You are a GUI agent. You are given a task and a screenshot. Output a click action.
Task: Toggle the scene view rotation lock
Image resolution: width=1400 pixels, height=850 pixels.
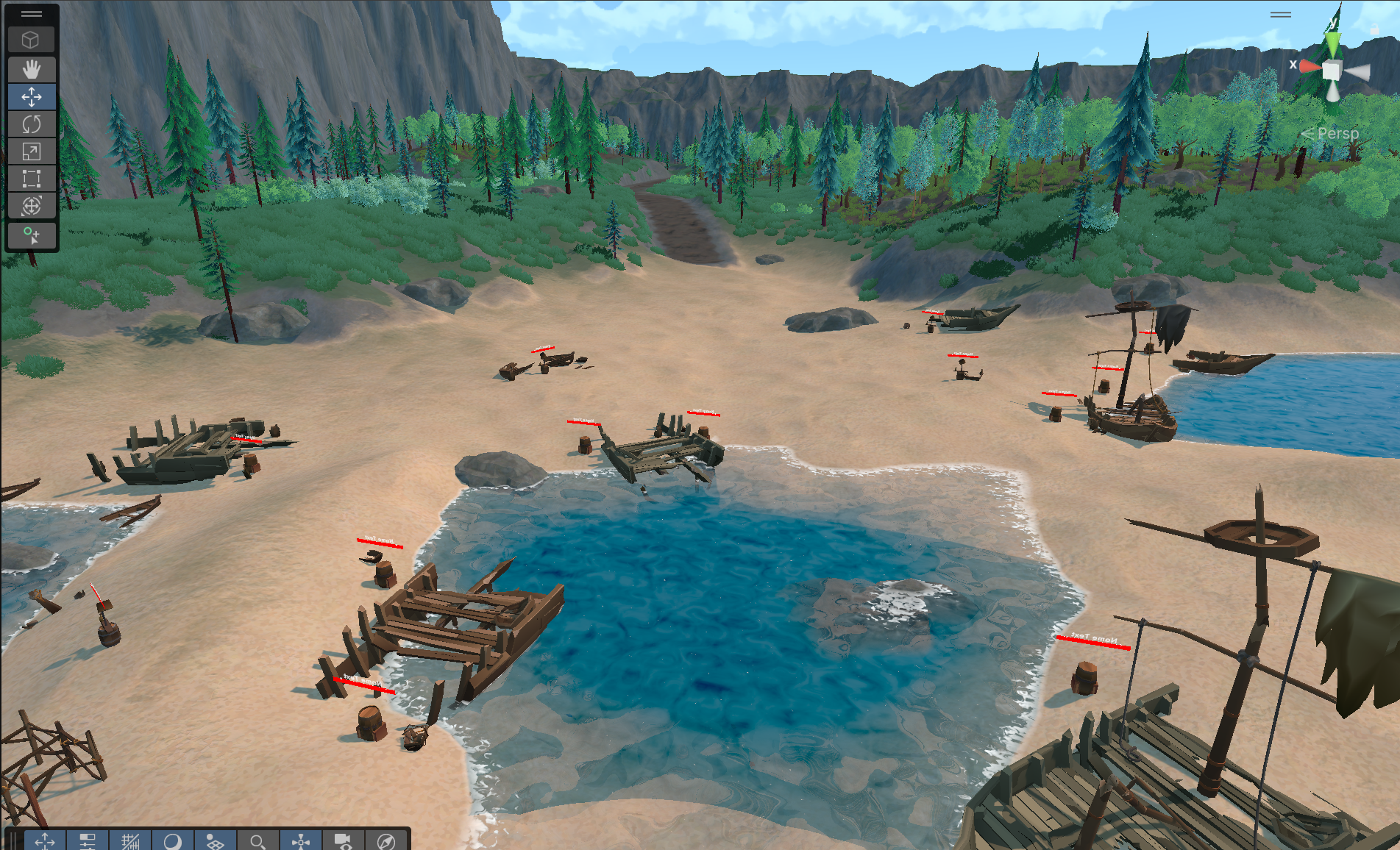pos(1374,29)
